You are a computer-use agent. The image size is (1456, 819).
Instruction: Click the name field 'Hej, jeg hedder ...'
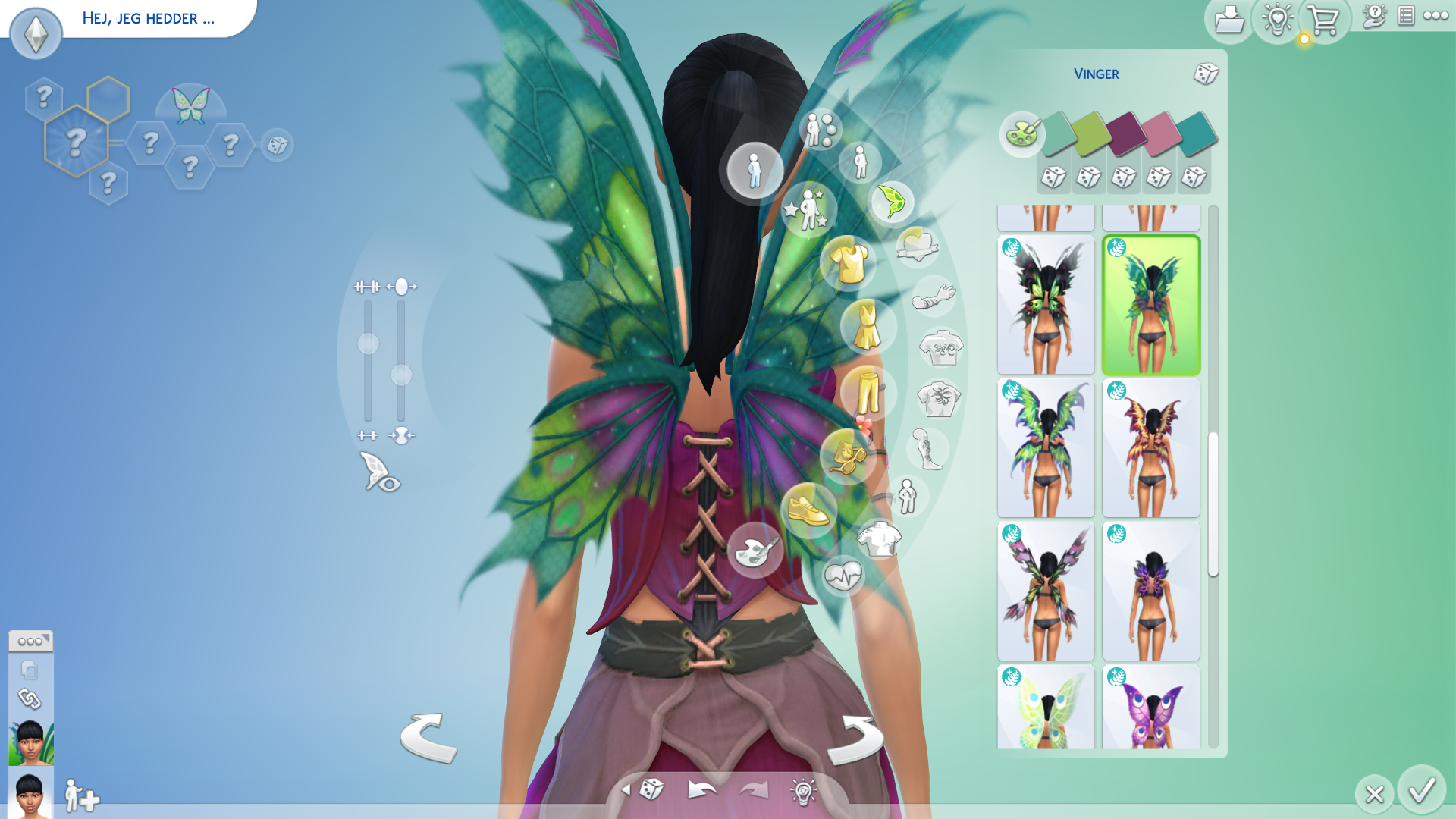pyautogui.click(x=149, y=18)
